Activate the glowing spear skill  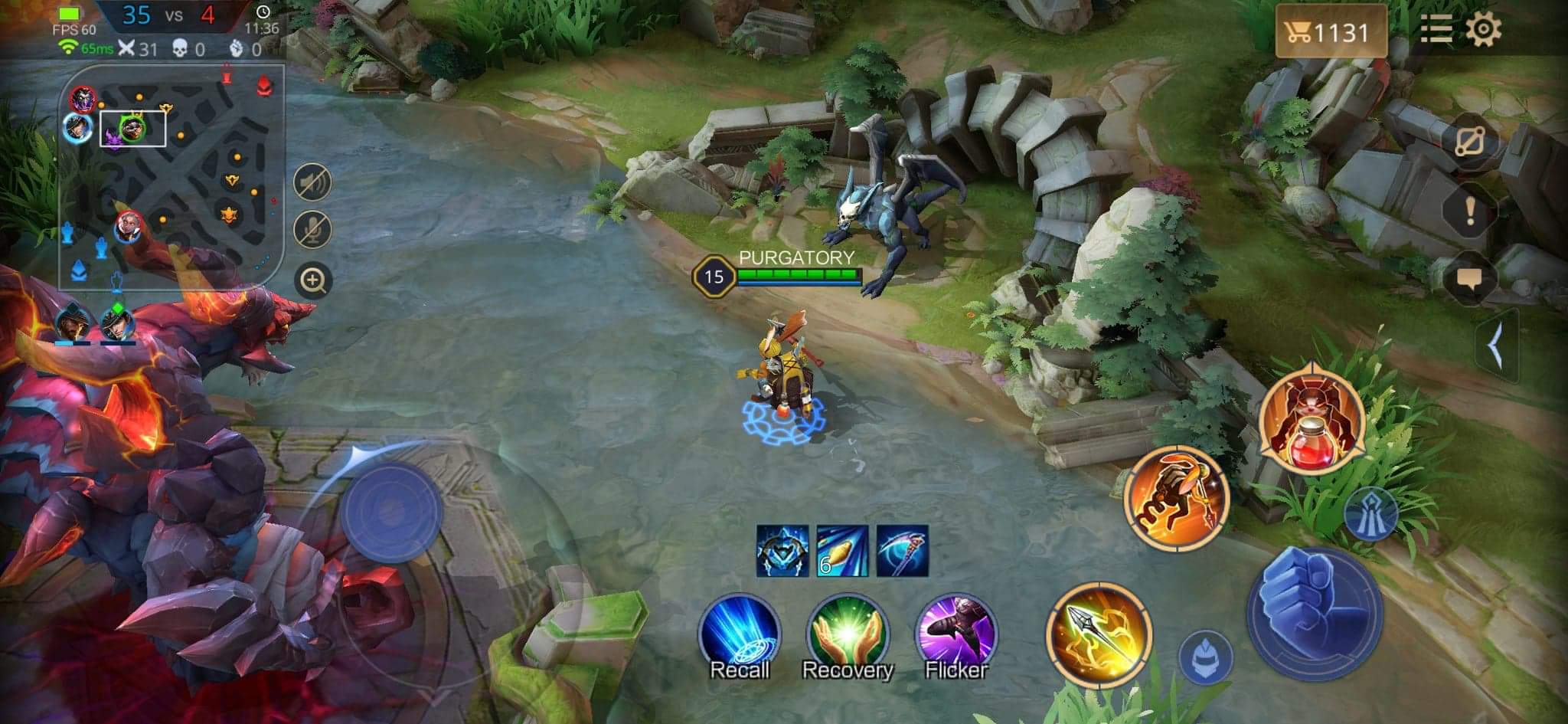tap(1099, 633)
